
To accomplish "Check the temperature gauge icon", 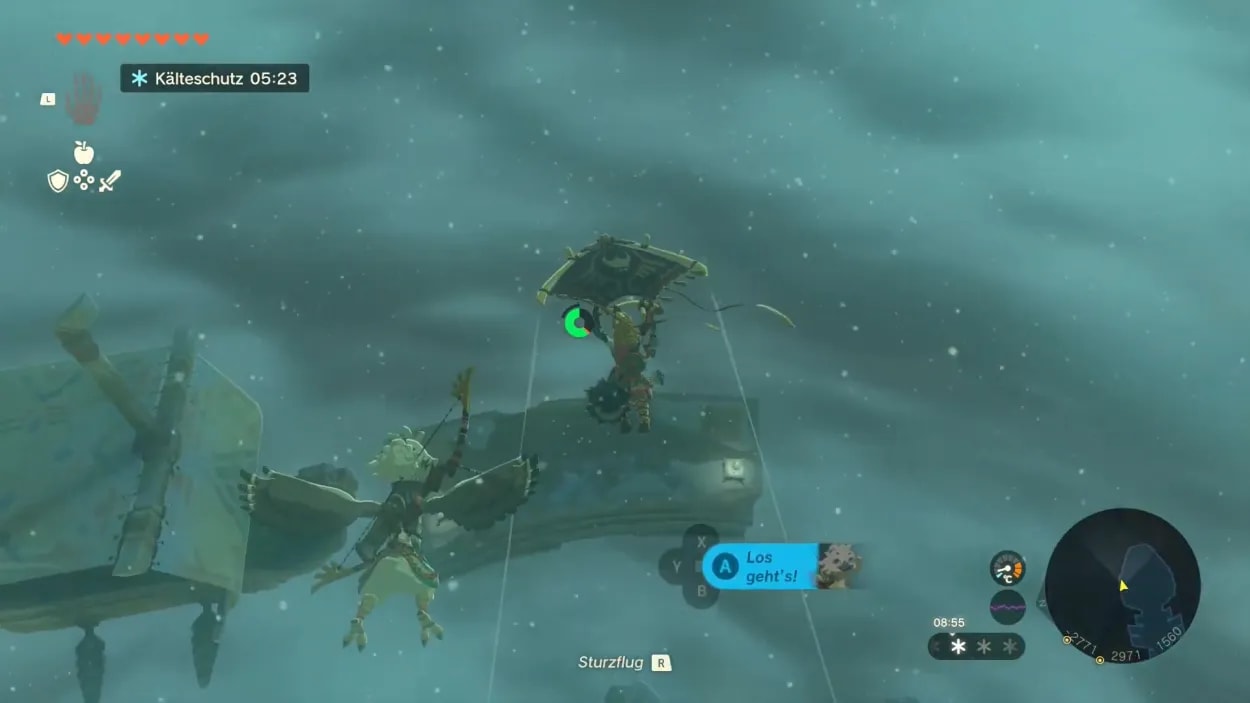I will coord(1008,568).
